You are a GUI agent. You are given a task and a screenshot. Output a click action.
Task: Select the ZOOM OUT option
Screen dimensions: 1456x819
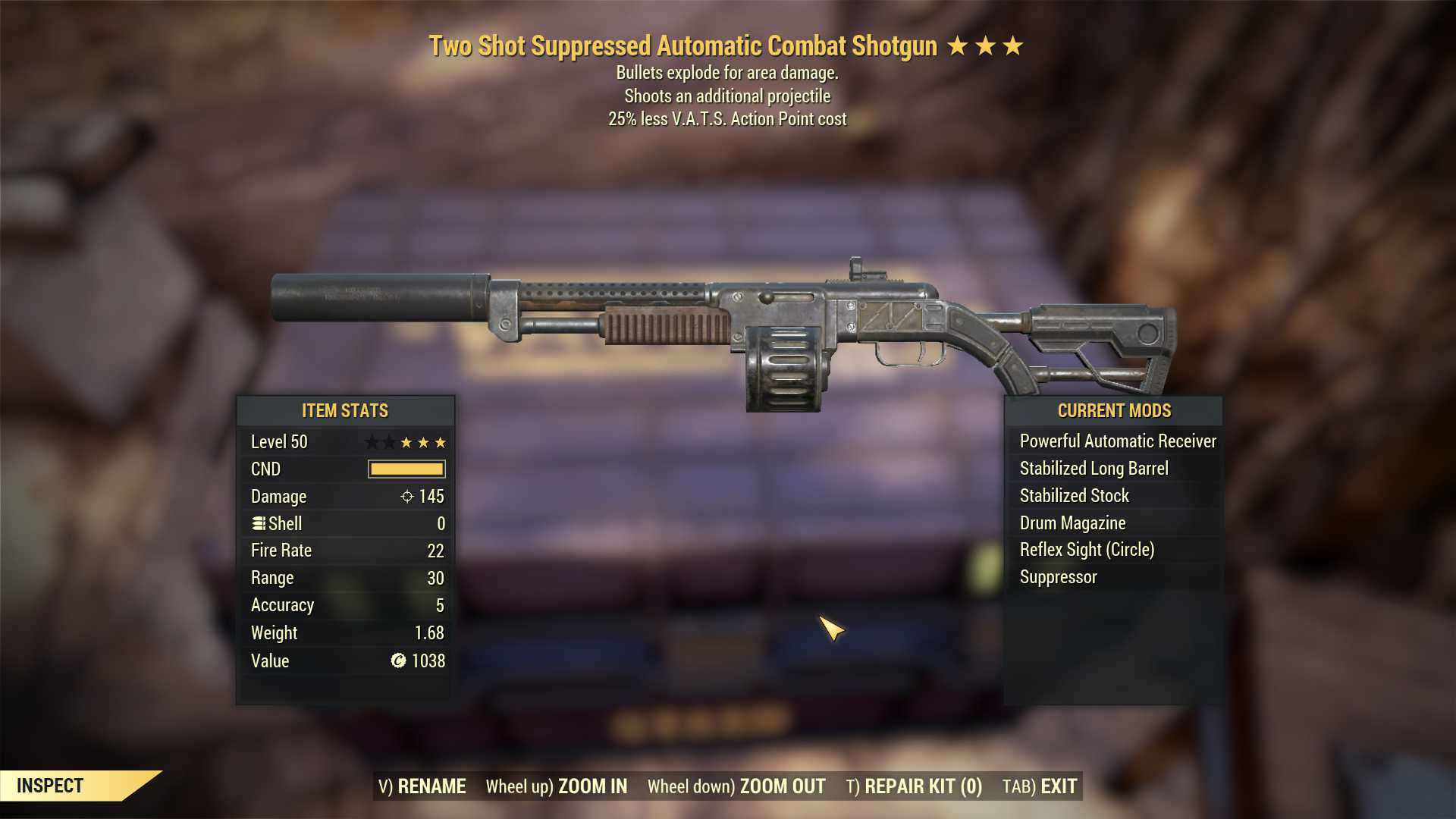781,786
